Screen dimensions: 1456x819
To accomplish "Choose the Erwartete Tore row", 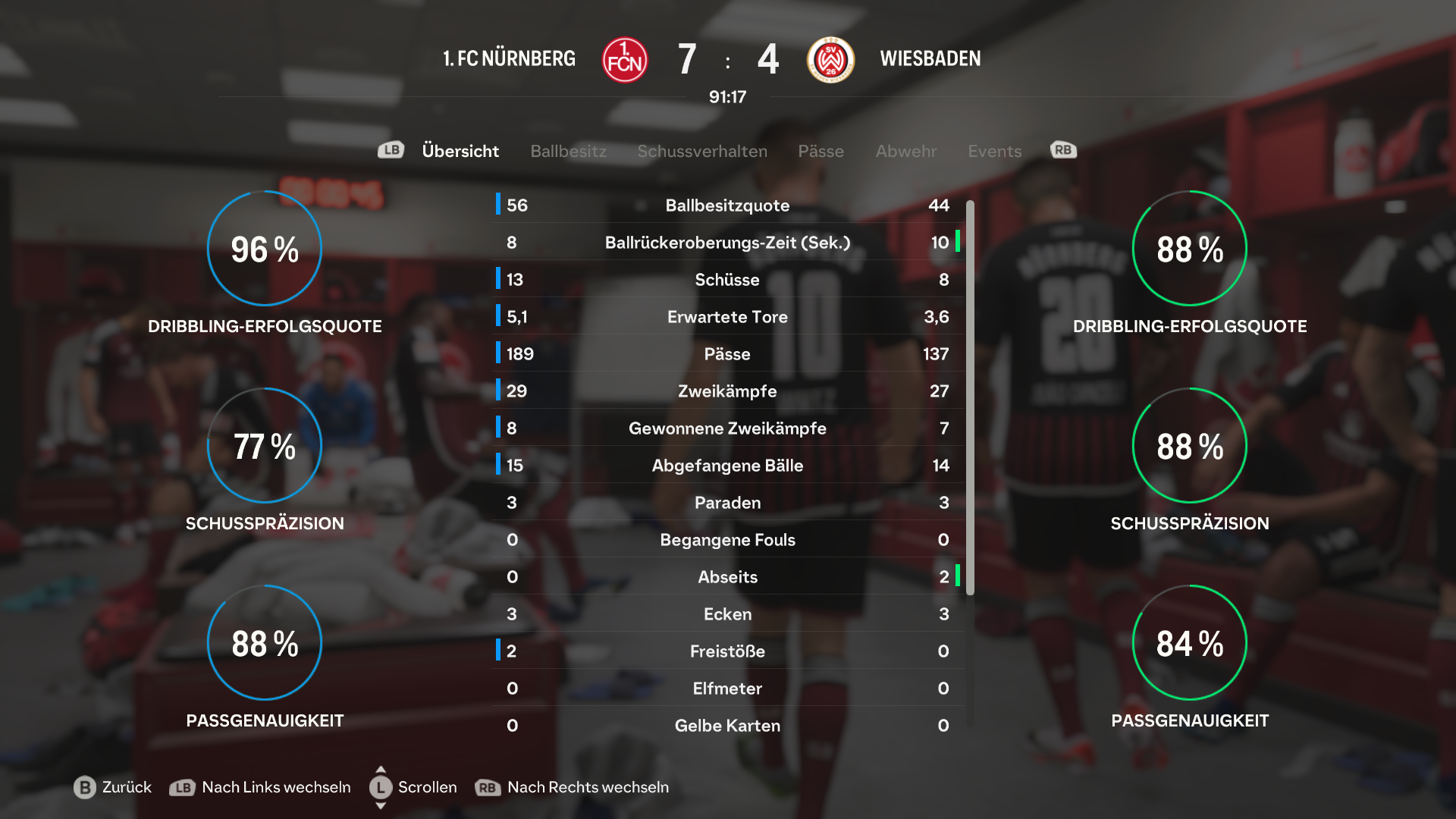I will click(x=727, y=317).
